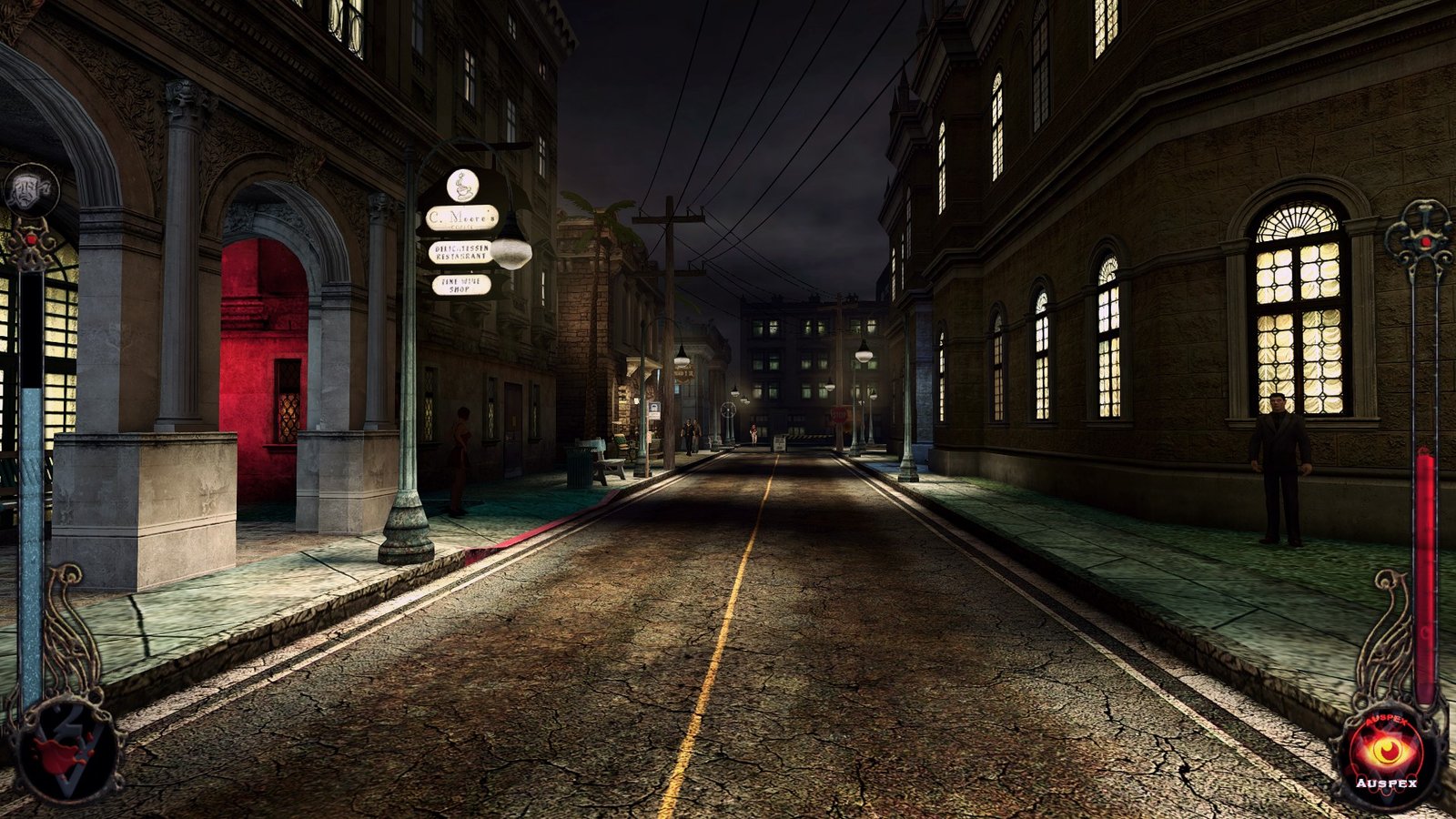Click the glowing eye inside the Auspex medallion
1456x819 pixels.
pyautogui.click(x=1386, y=751)
